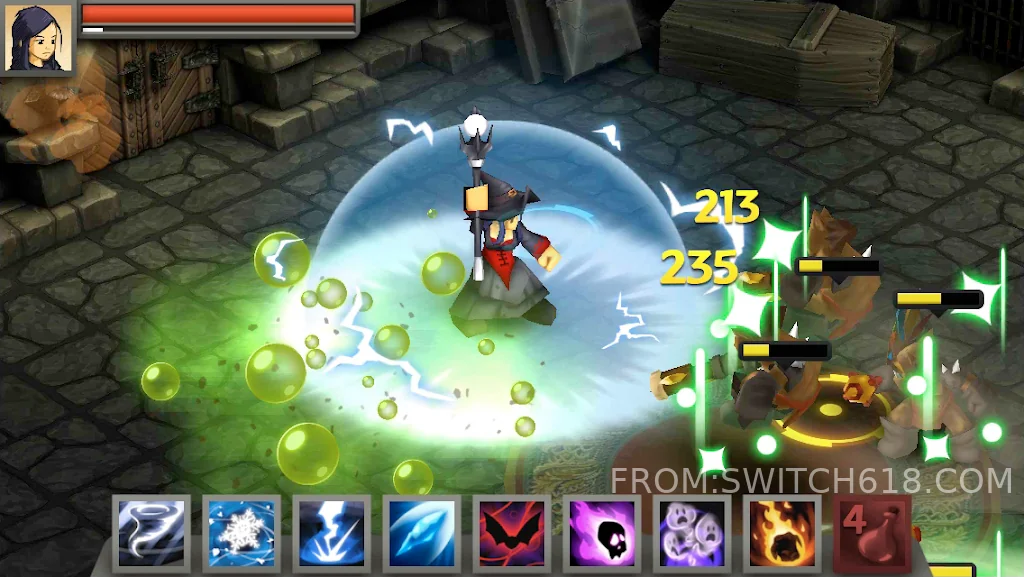Launch the flaming meteor ability
1024x577 pixels.
pos(782,532)
